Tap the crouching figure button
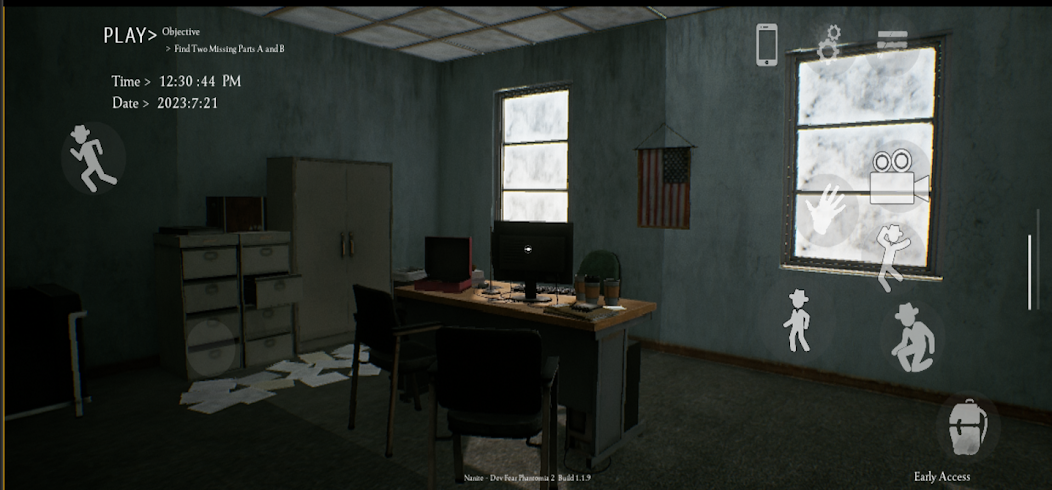 tap(915, 339)
